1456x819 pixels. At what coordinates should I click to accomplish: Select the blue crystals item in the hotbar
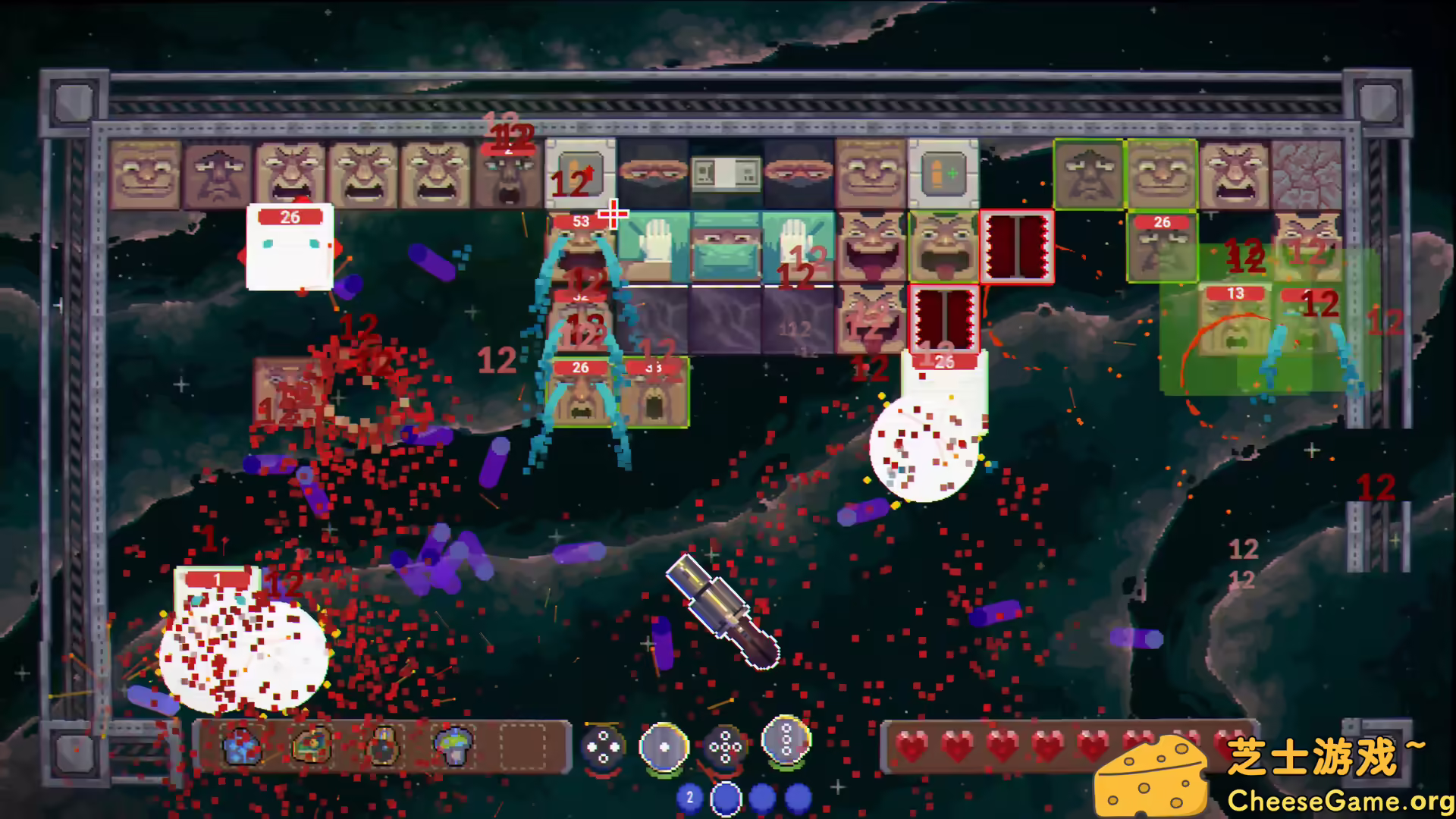click(x=242, y=746)
